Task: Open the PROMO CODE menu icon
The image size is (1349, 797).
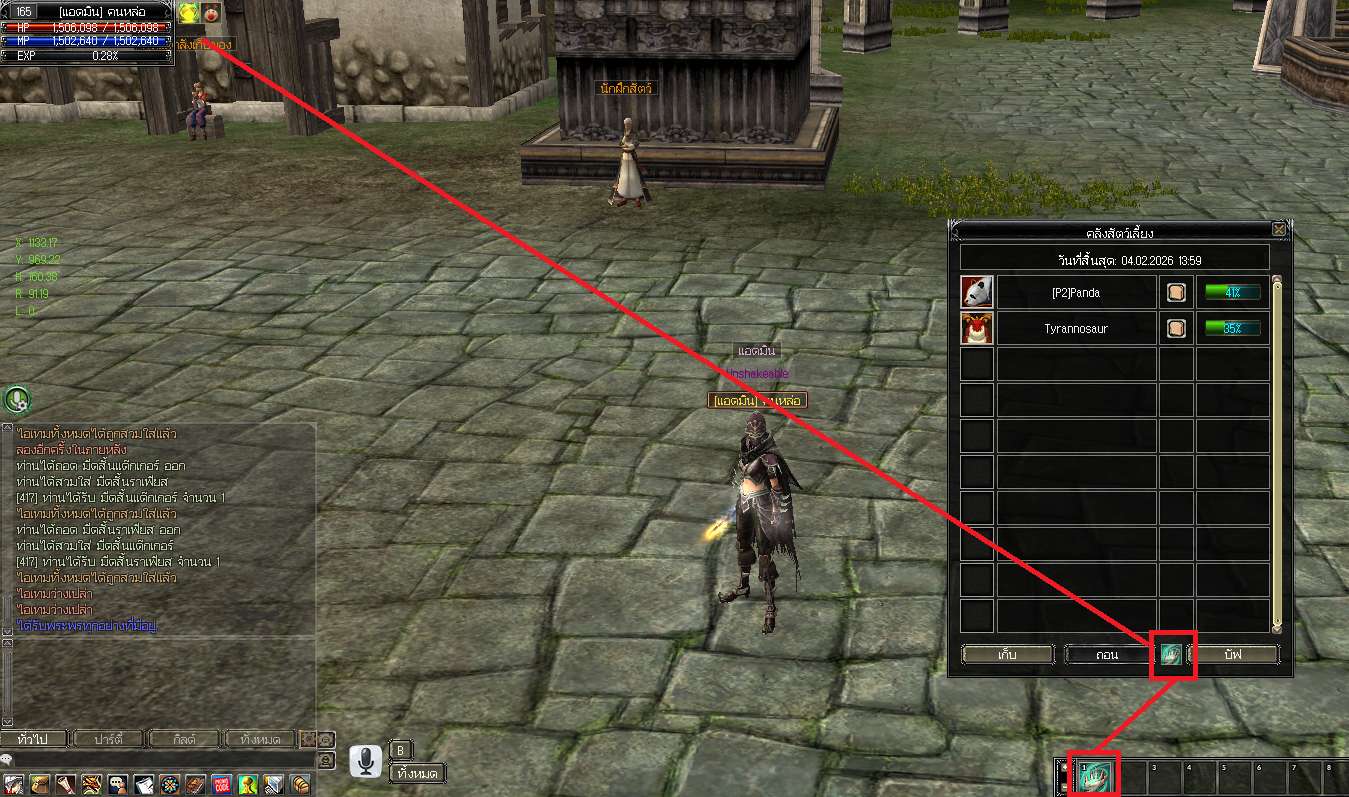Action: [x=221, y=784]
